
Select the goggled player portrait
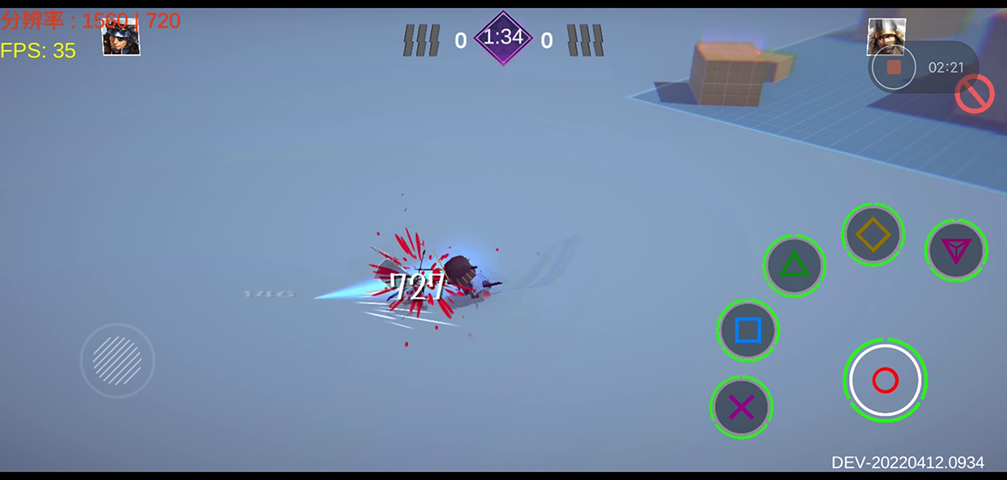[x=121, y=38]
